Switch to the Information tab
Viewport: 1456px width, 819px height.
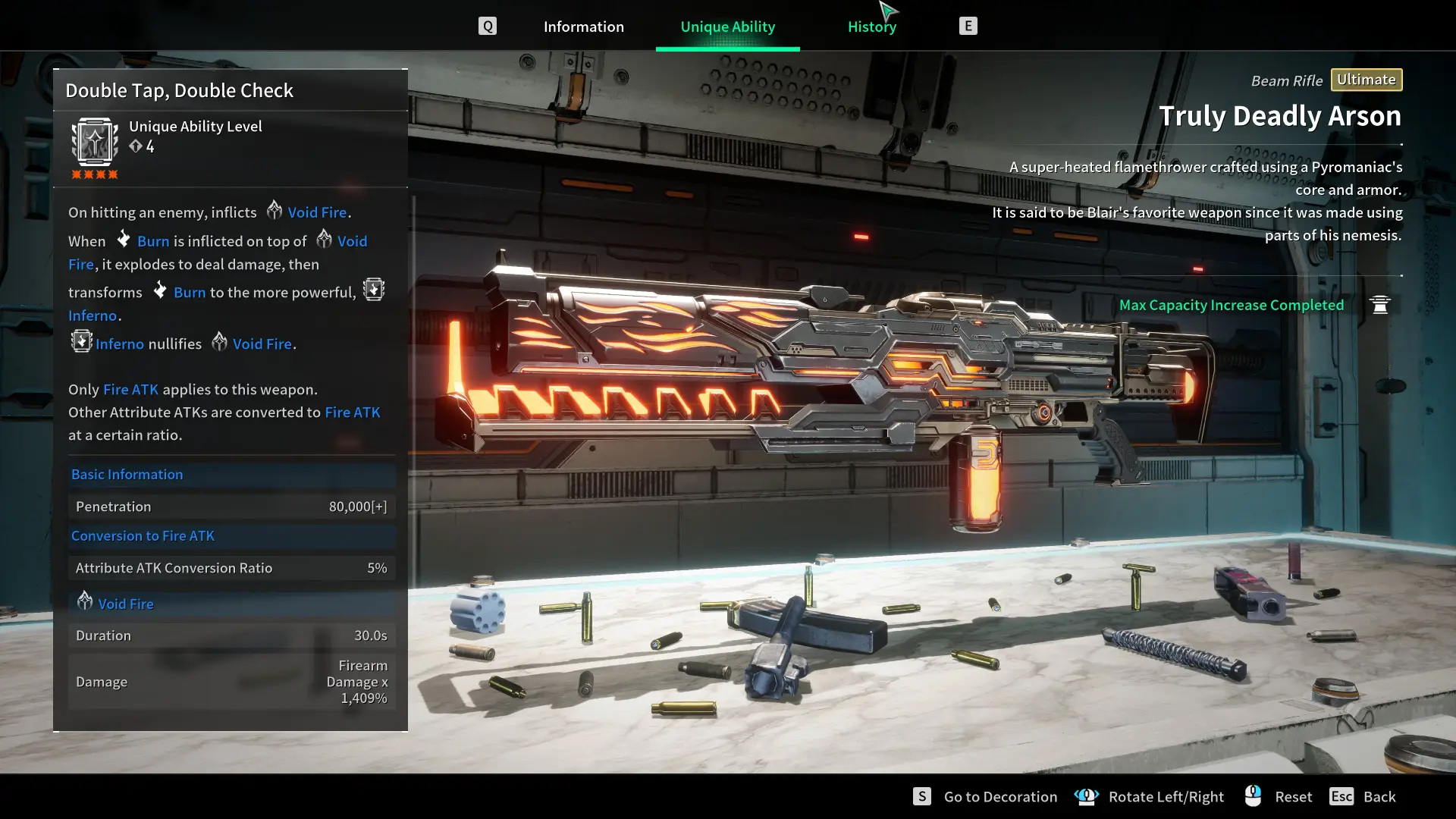point(583,27)
